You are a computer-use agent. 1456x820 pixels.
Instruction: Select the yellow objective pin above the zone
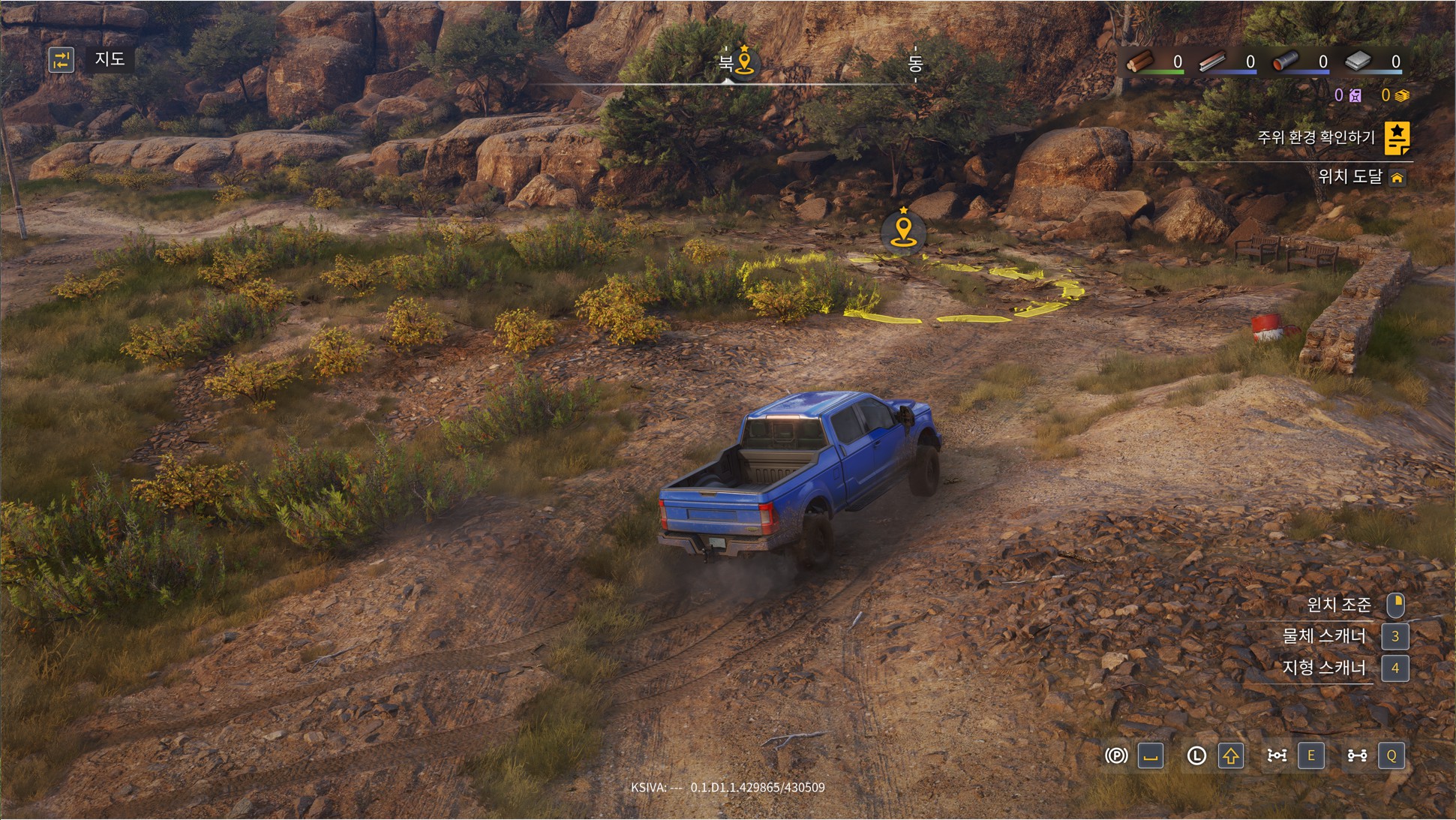coord(903,229)
